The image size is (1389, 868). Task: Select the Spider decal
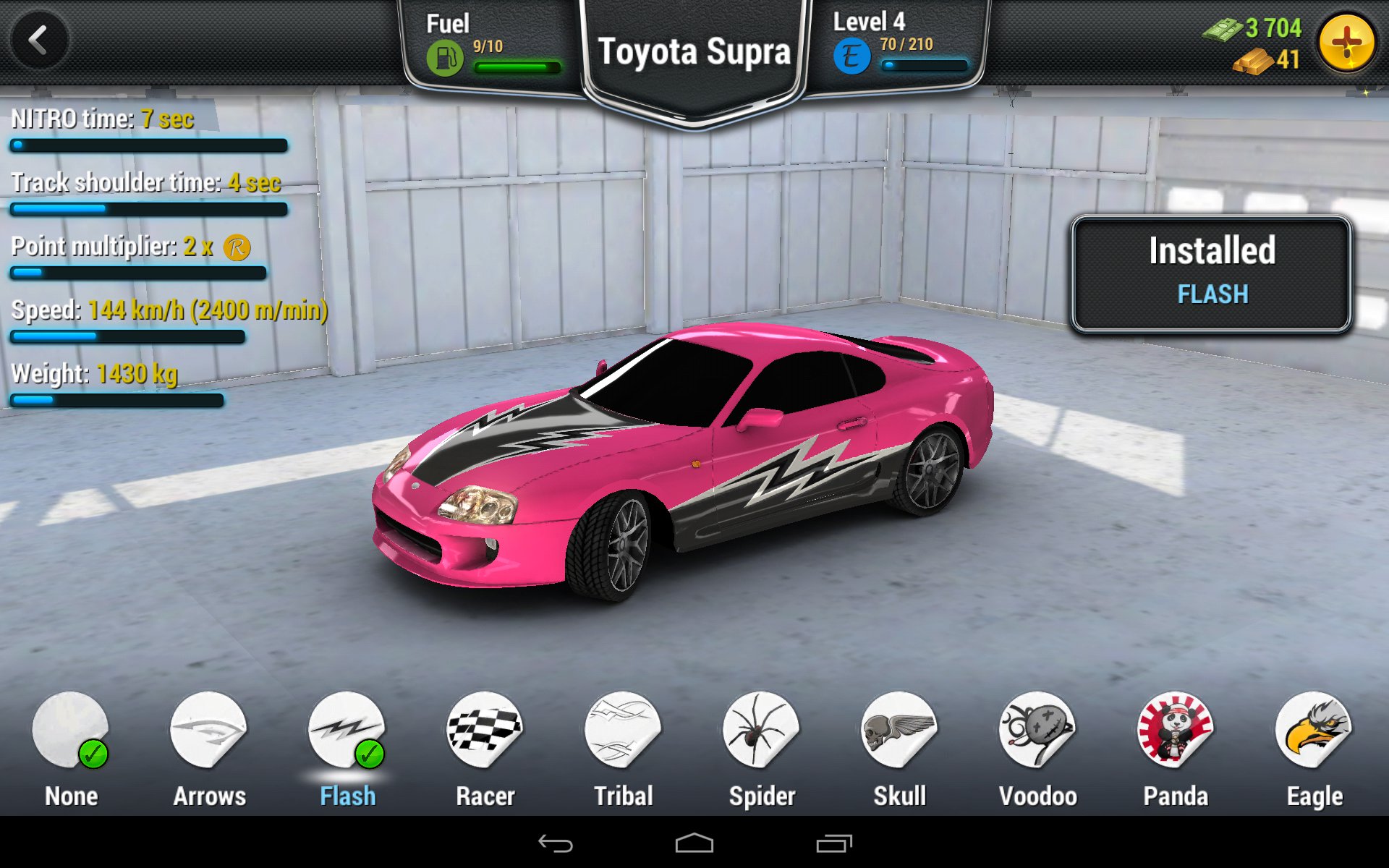(761, 731)
